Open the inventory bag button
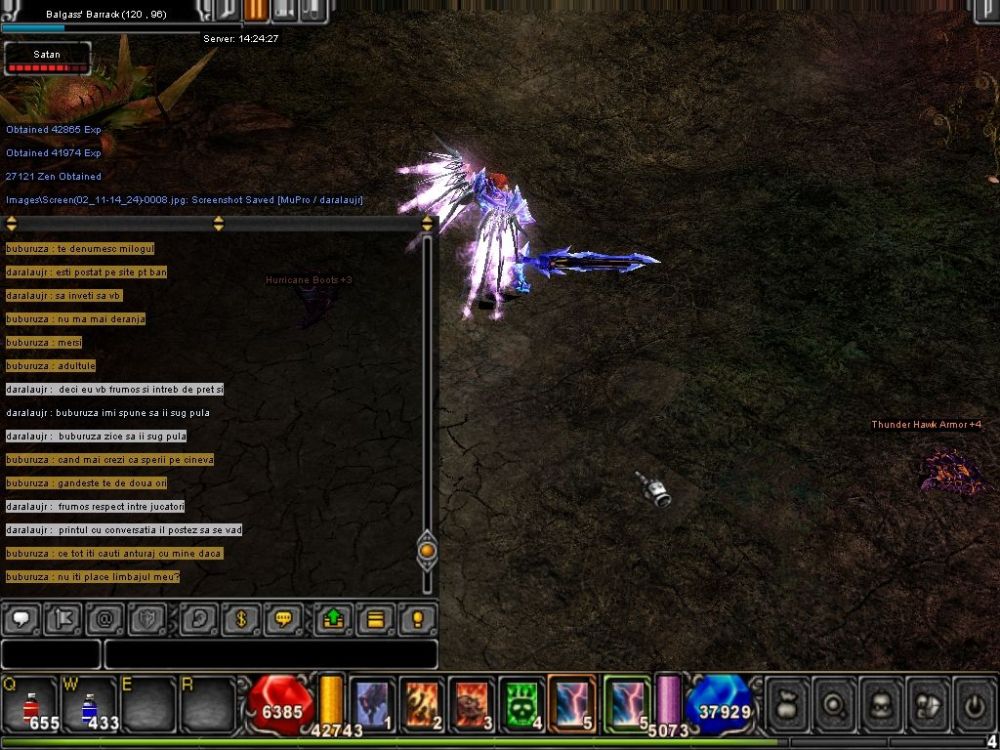Screen dimensions: 1000x750 tap(787, 703)
